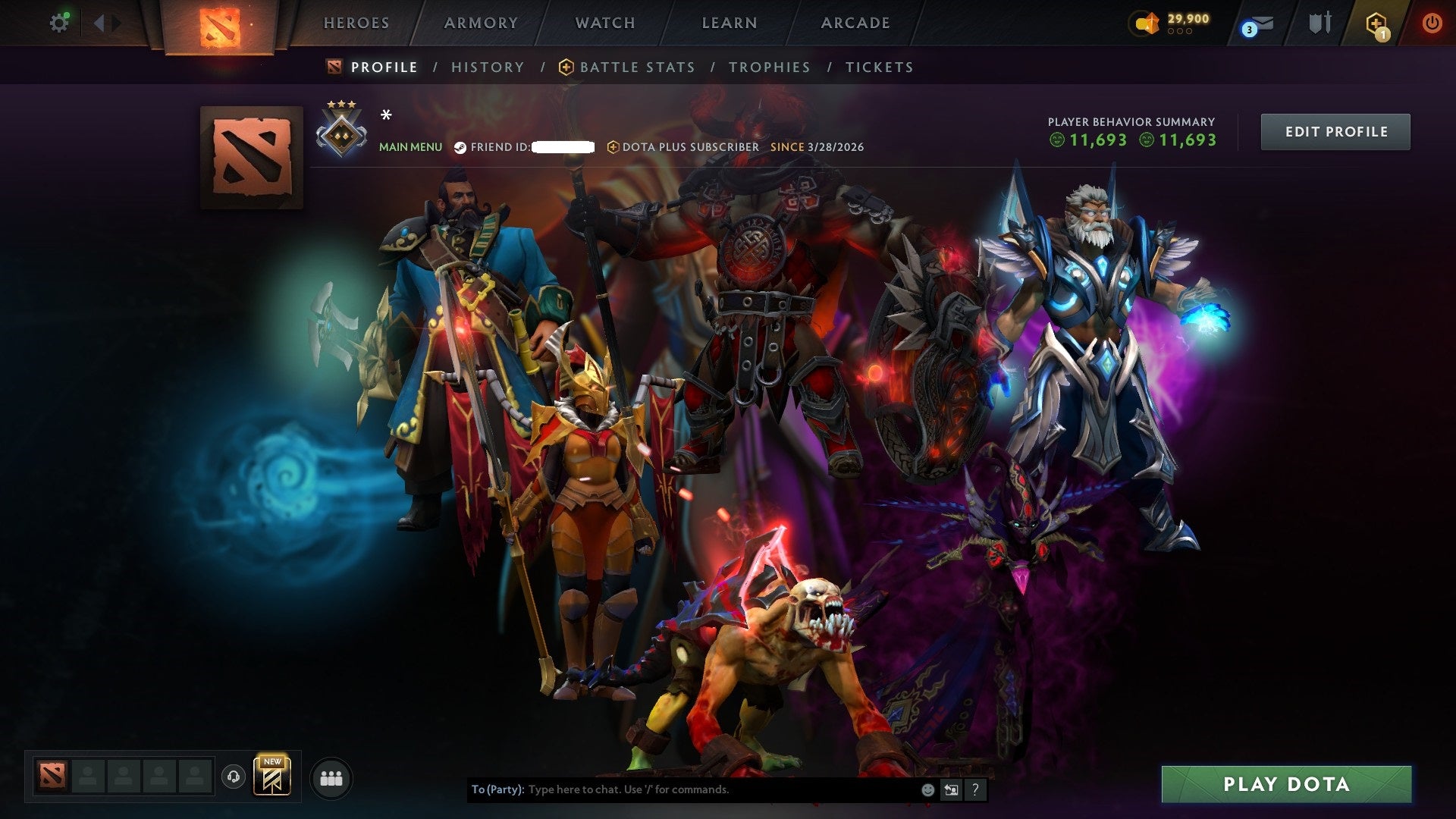
Task: Click the back navigation arrow near settings
Action: pos(99,23)
